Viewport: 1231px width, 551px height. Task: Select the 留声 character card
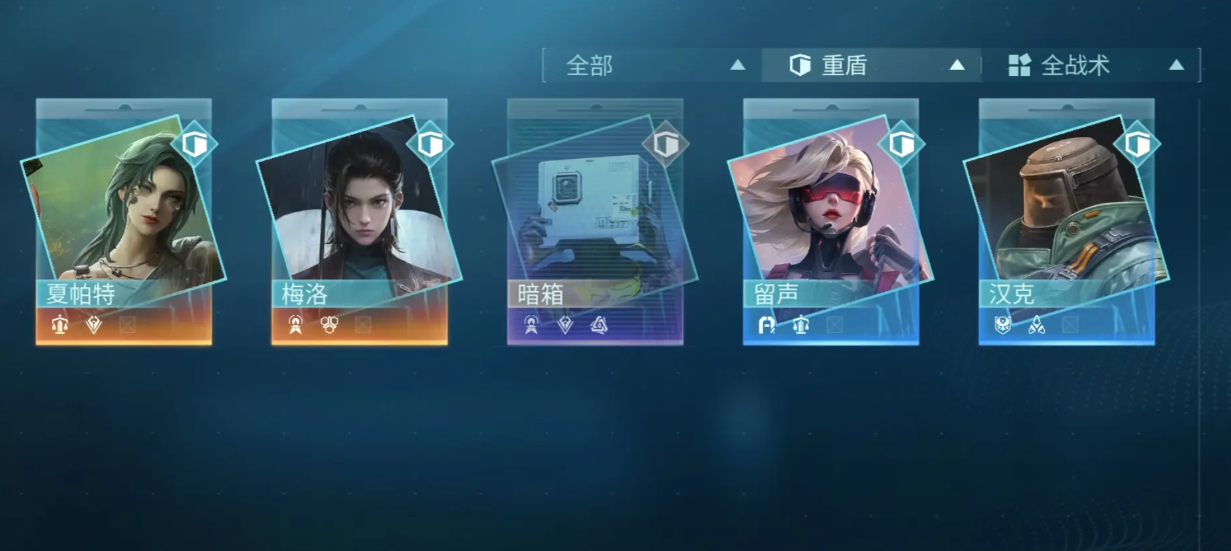(831, 222)
